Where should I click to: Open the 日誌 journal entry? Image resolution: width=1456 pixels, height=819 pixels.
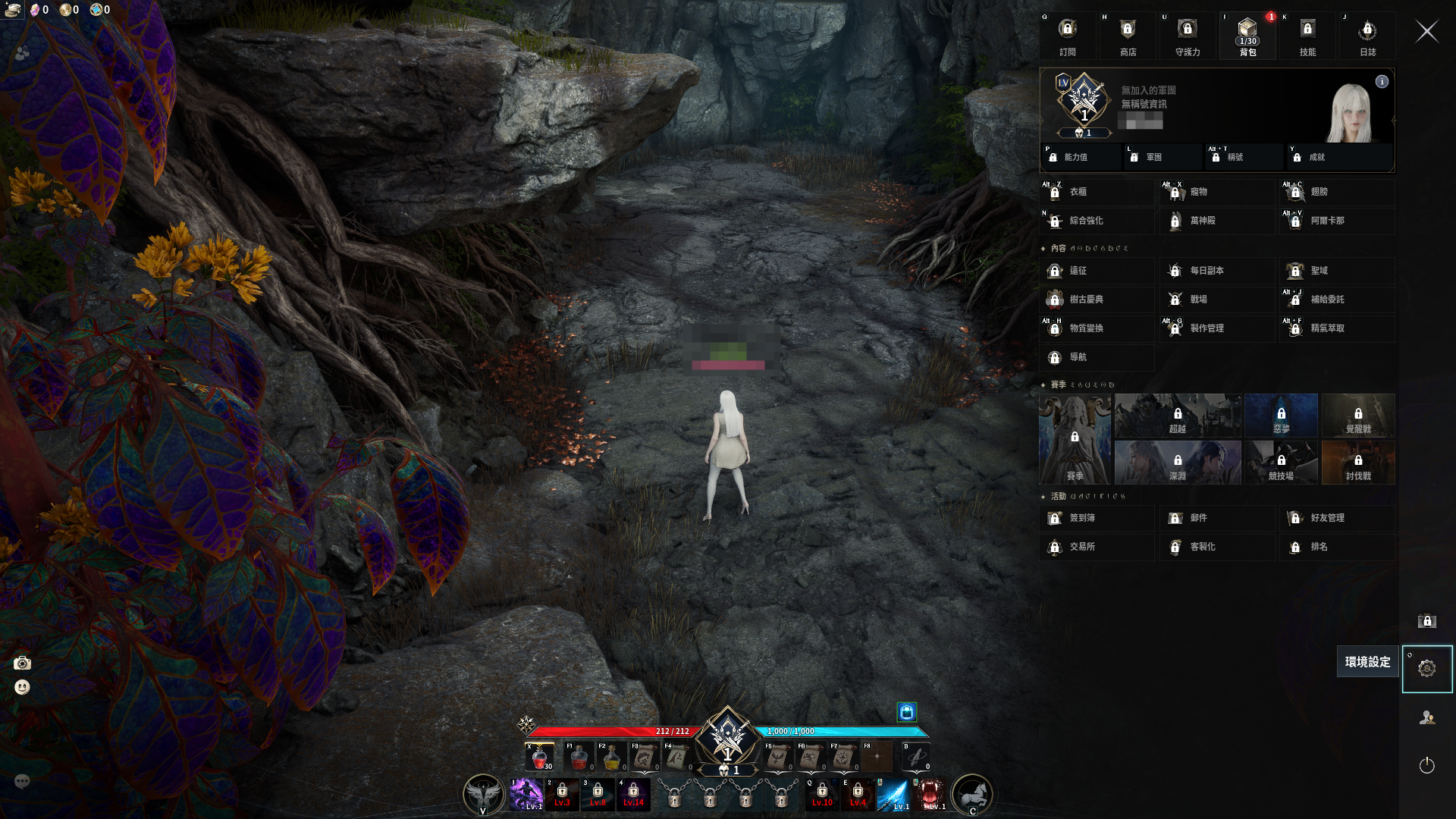[1367, 36]
